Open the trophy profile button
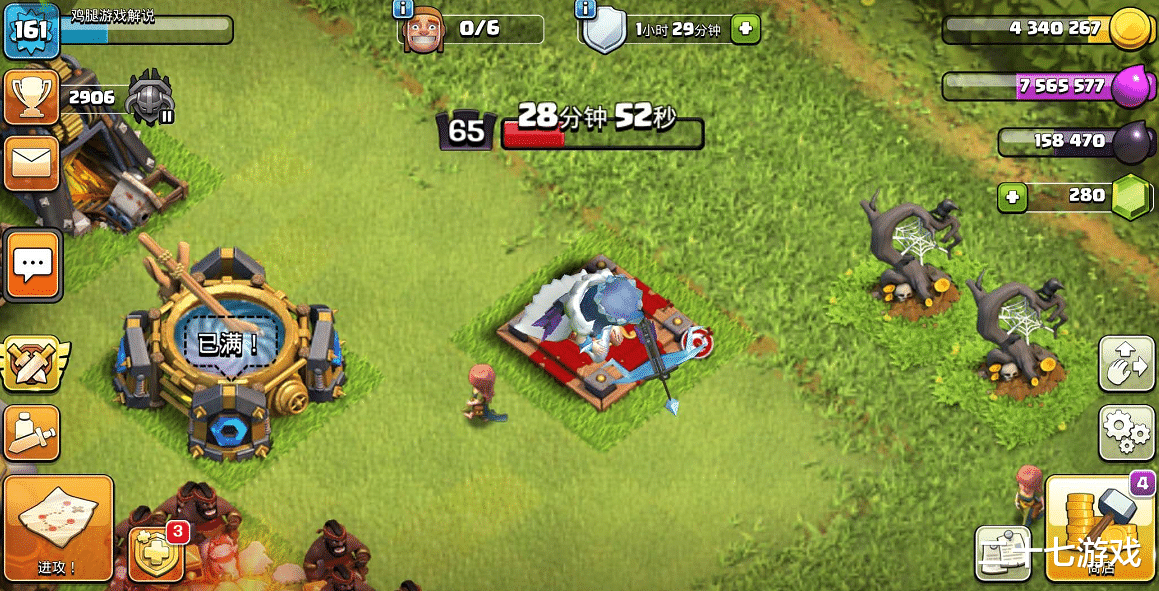 pos(30,97)
